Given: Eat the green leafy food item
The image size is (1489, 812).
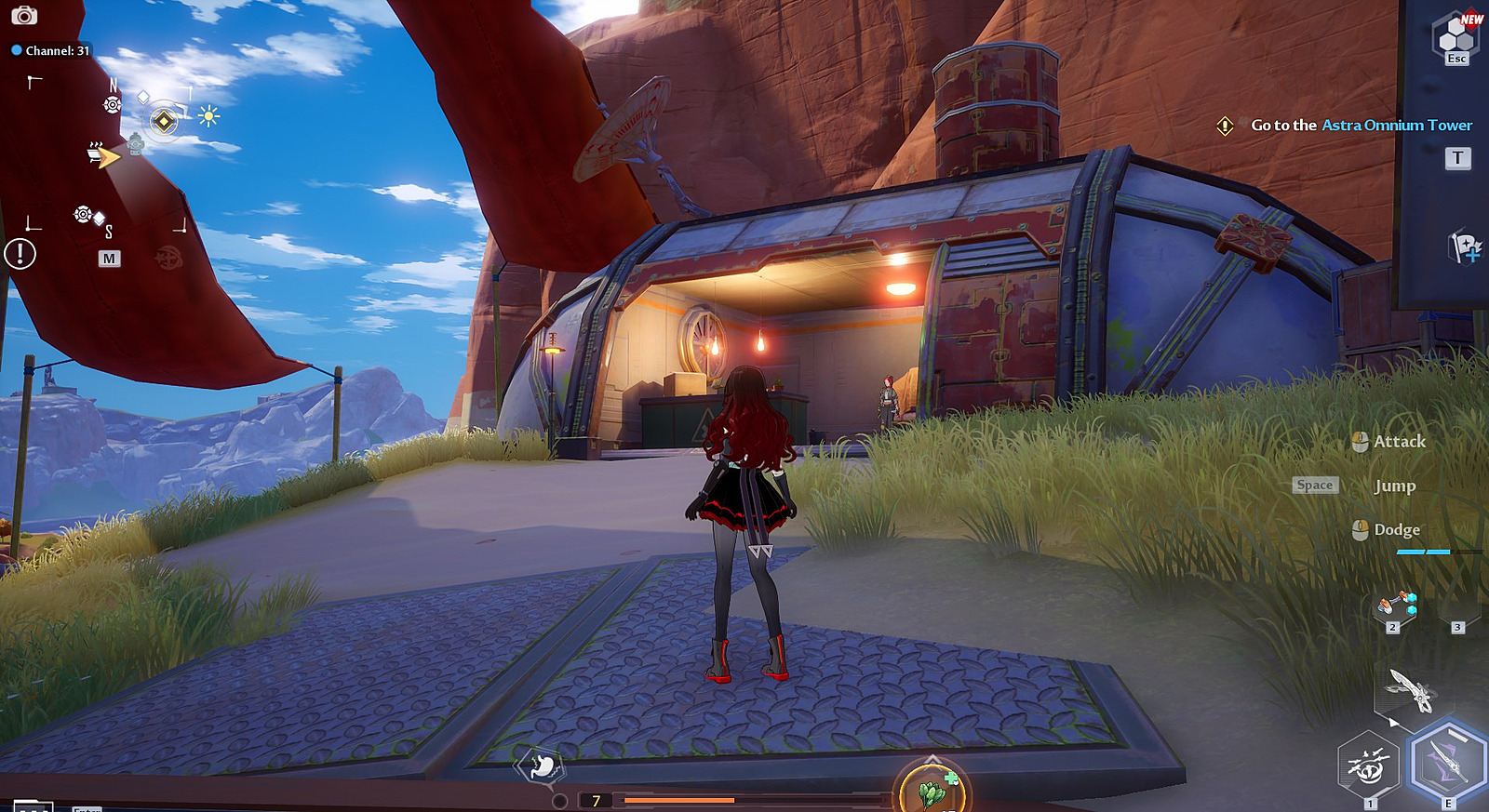Looking at the screenshot, I should [x=932, y=790].
